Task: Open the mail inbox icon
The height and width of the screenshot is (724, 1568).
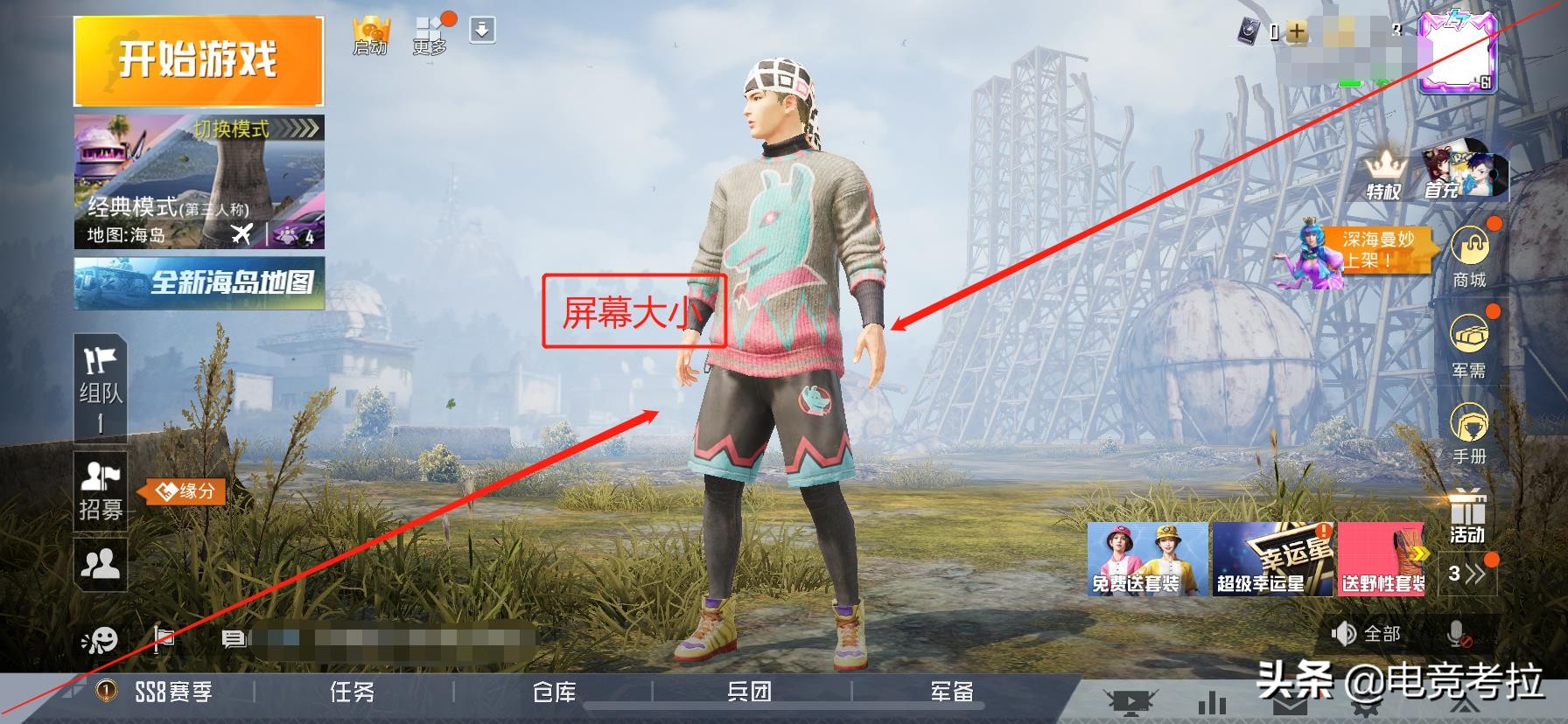Action: click(1291, 705)
